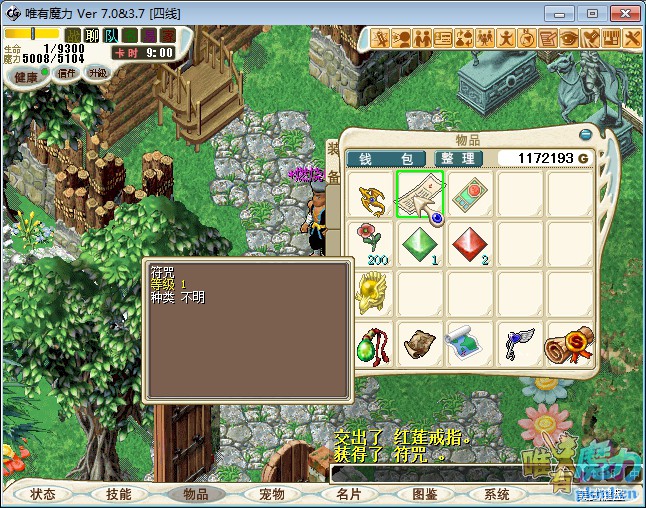Click the 升级 level-up button

coord(97,73)
